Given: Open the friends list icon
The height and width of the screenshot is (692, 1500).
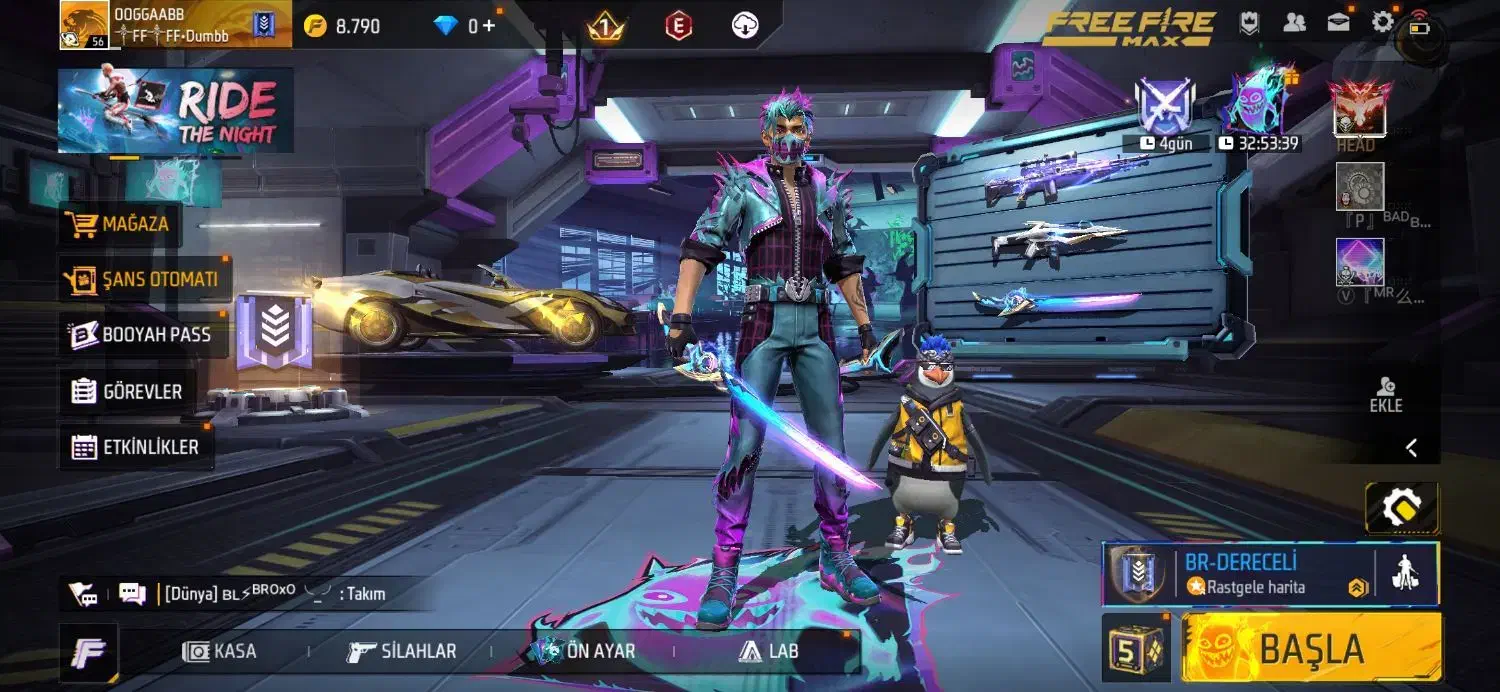Looking at the screenshot, I should (1294, 22).
